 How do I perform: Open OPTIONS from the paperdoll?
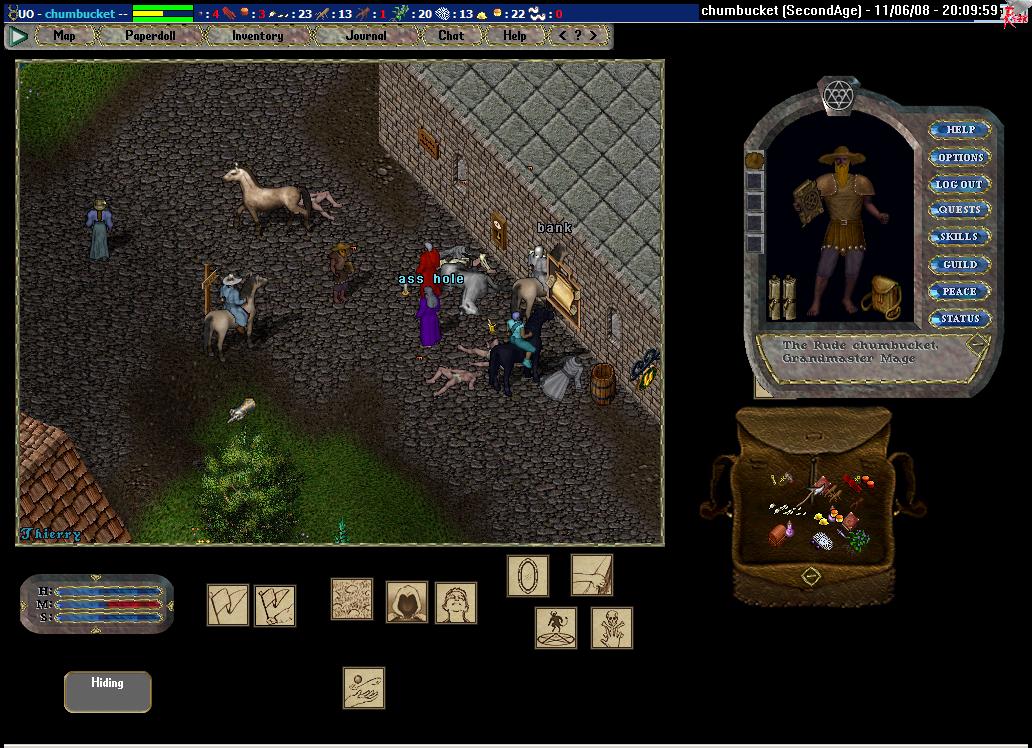tap(960, 157)
